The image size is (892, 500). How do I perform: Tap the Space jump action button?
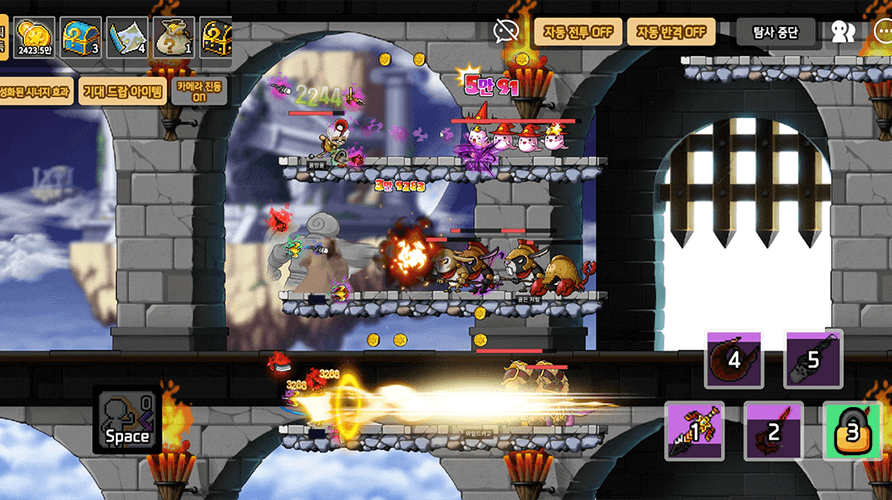click(x=127, y=420)
